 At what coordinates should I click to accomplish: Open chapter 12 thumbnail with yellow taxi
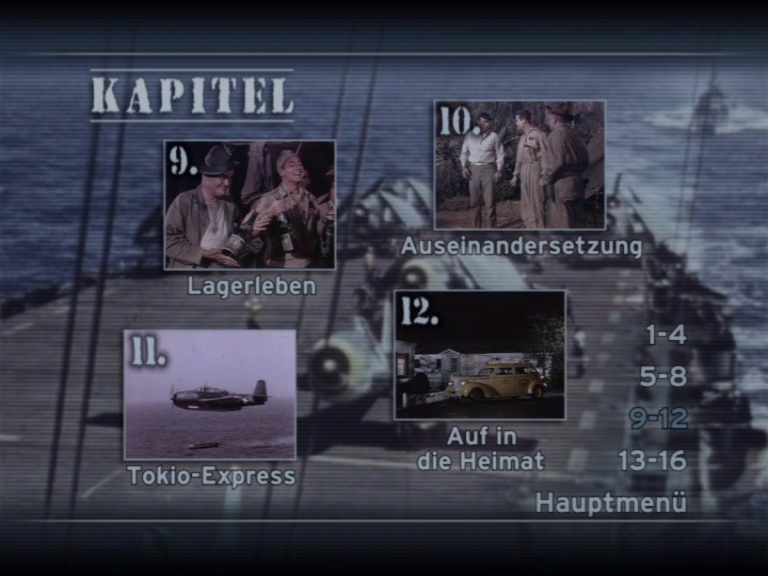[480, 355]
